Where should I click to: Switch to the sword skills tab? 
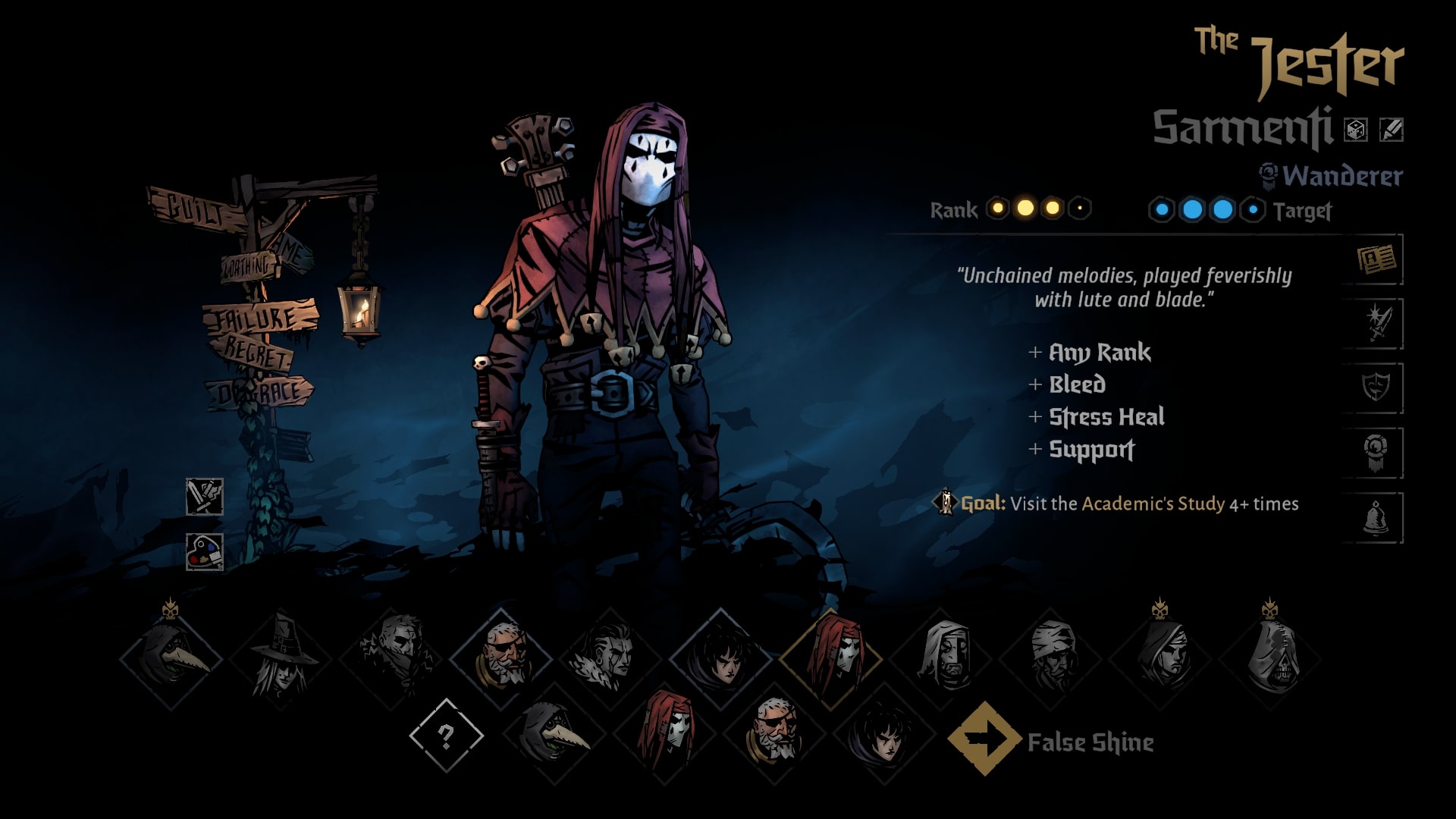pyautogui.click(x=1376, y=325)
